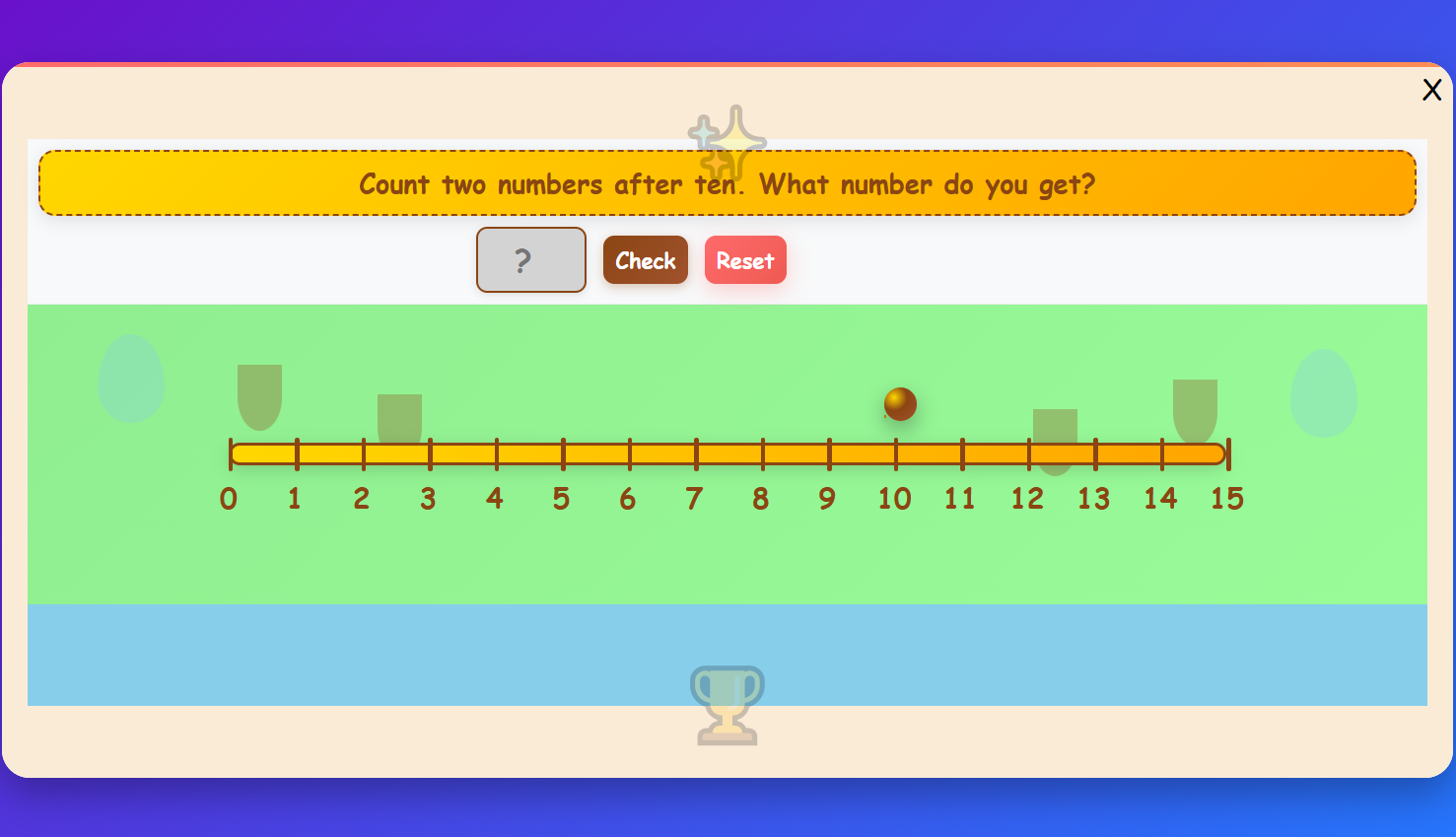
Task: Select the golden ball marker above ten
Action: [898, 404]
